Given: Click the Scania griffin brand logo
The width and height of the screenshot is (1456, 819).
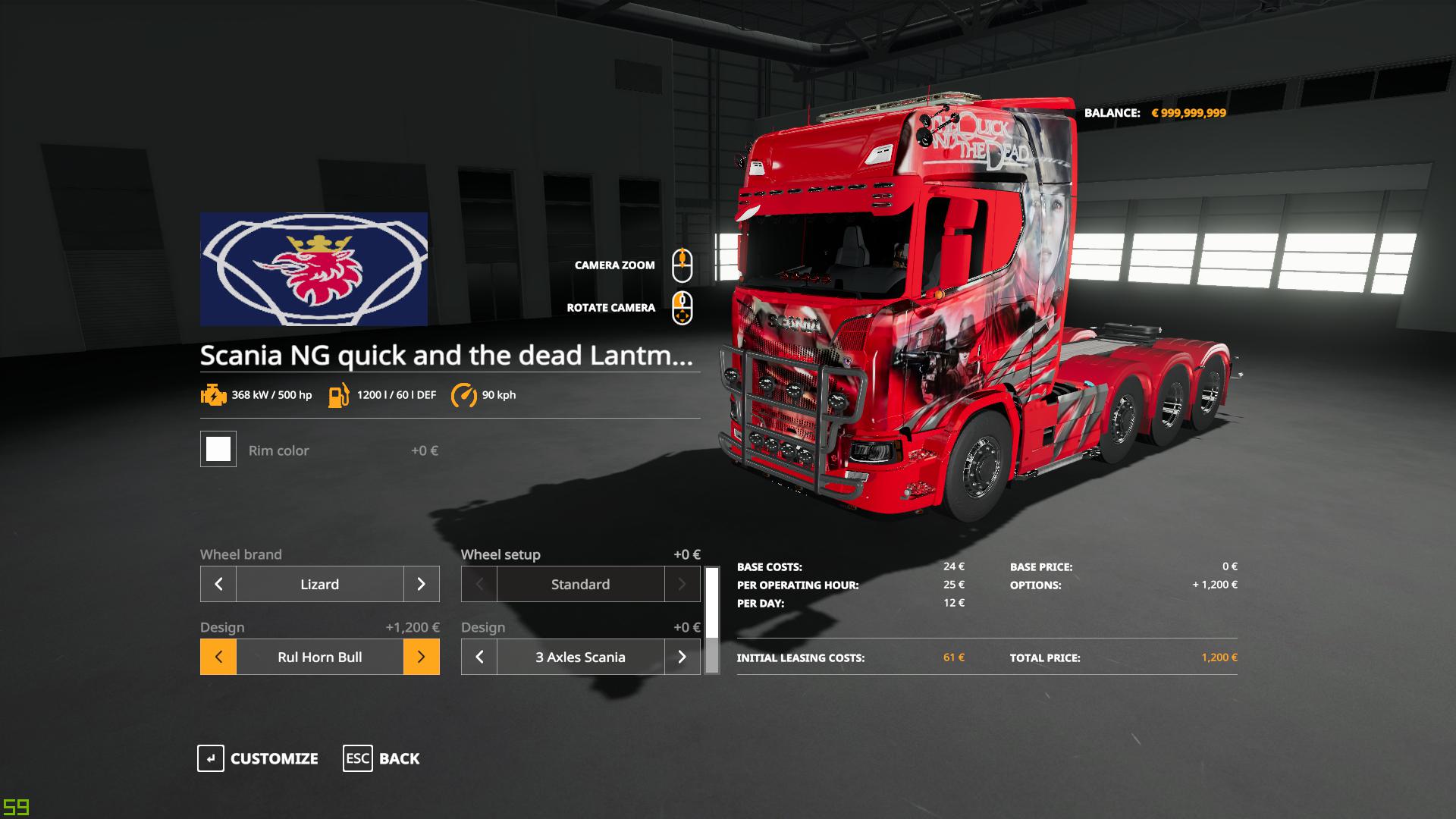Looking at the screenshot, I should pos(314,269).
